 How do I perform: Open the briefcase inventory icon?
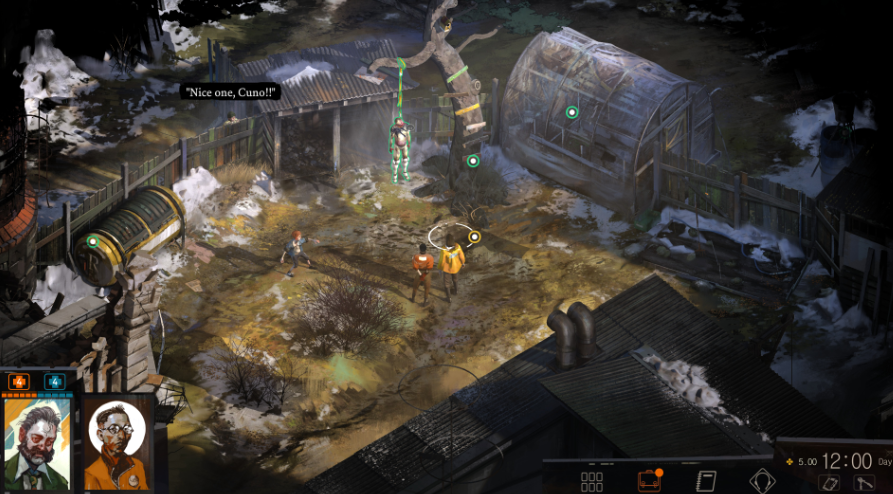(x=649, y=481)
